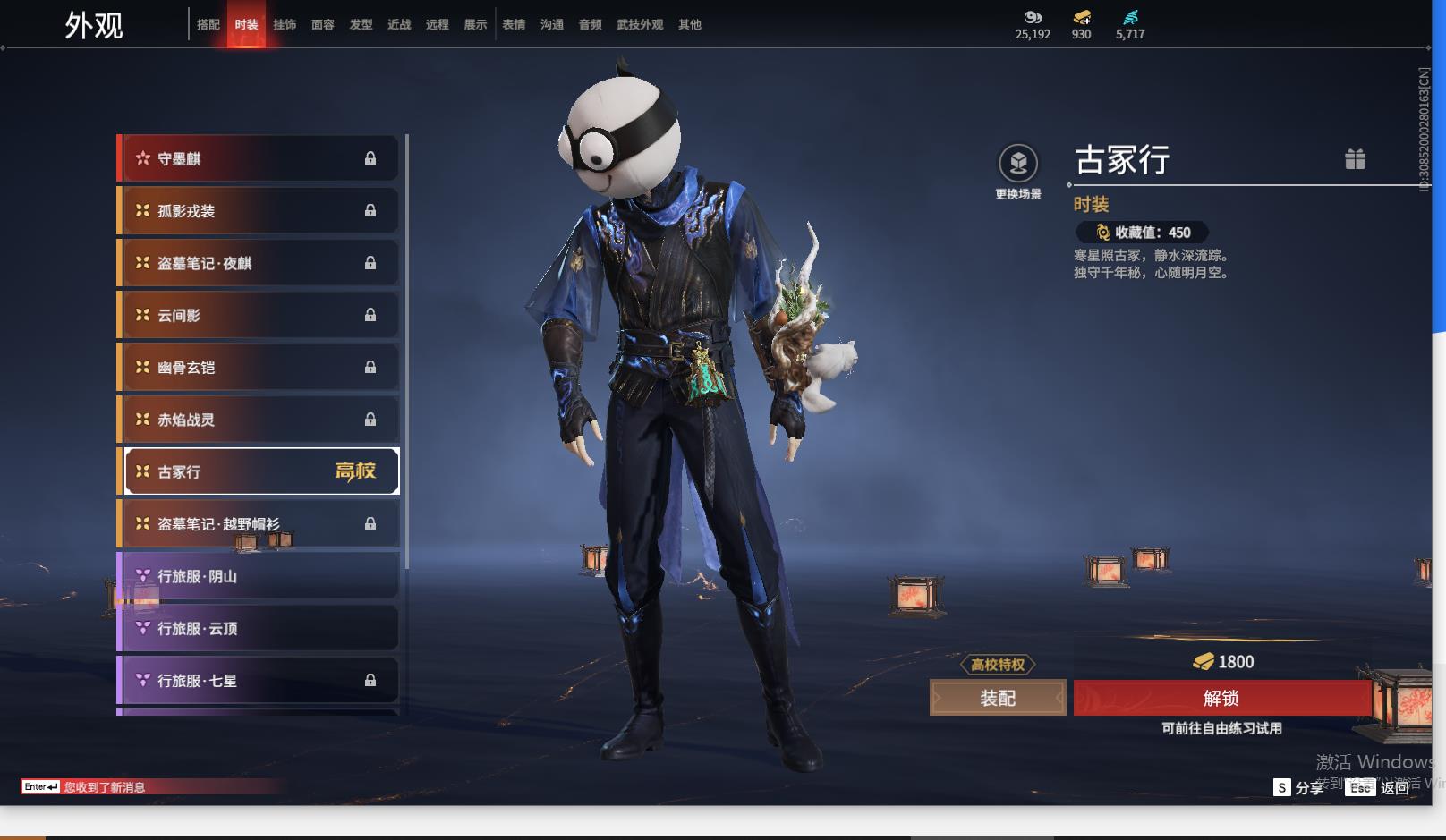This screenshot has height=840, width=1446.
Task: Select the 盗墓笔记·越野帽衫 outfit
Action: pyautogui.click(x=259, y=524)
